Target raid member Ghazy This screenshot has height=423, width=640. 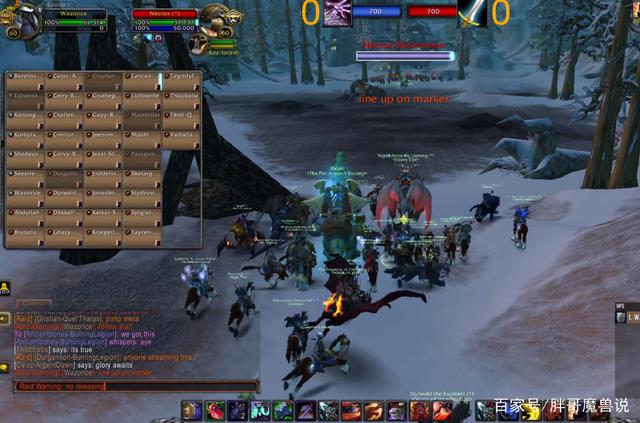[64, 234]
